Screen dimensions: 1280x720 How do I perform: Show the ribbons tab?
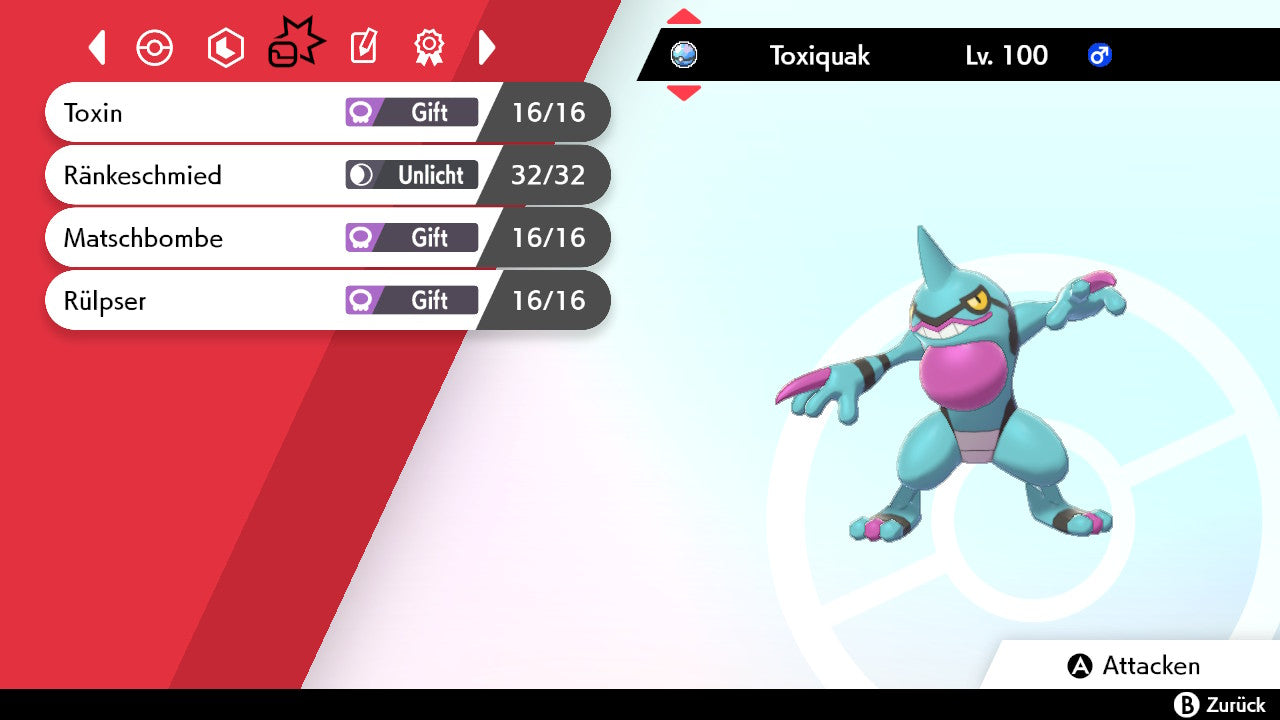click(429, 46)
